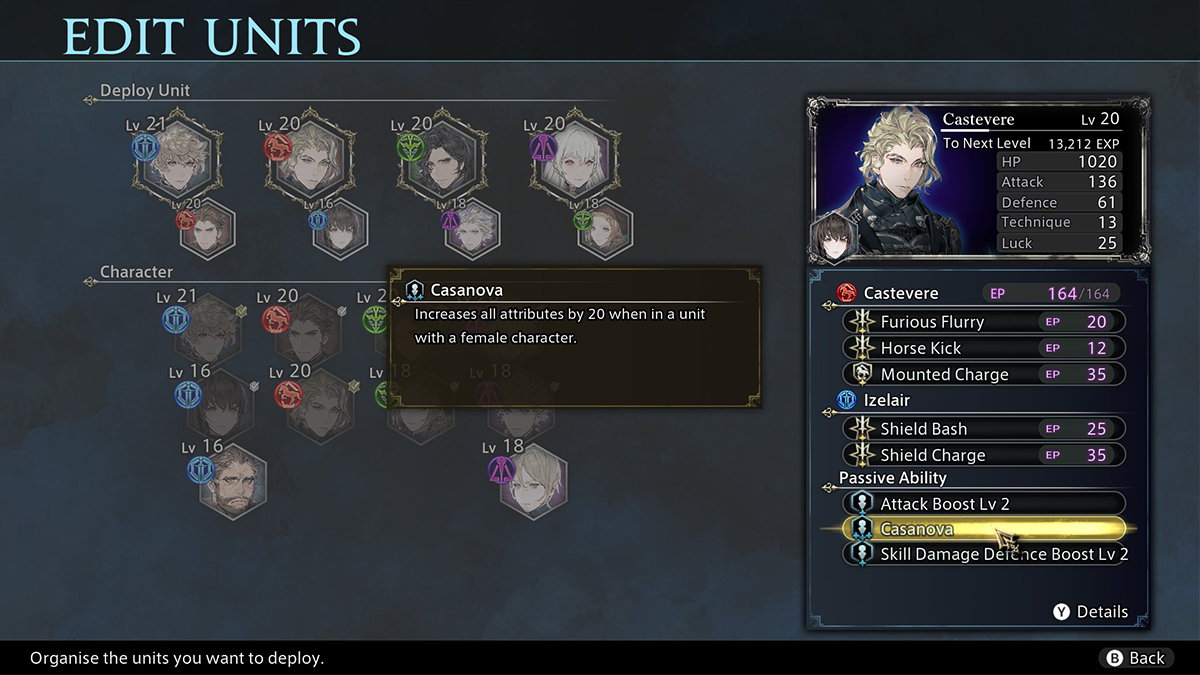Image resolution: width=1200 pixels, height=675 pixels.
Task: Choose the Mounted Charge skill
Action: (984, 374)
